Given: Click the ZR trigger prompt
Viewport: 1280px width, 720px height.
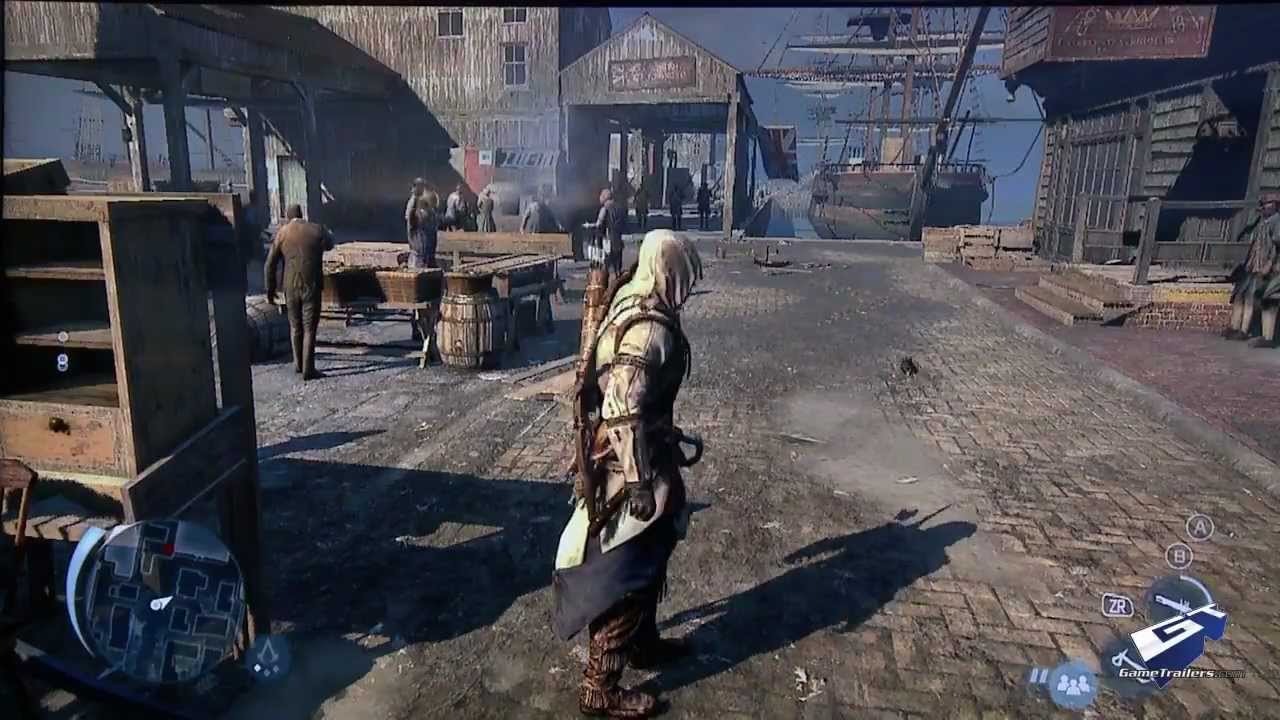Looking at the screenshot, I should pos(1119,605).
